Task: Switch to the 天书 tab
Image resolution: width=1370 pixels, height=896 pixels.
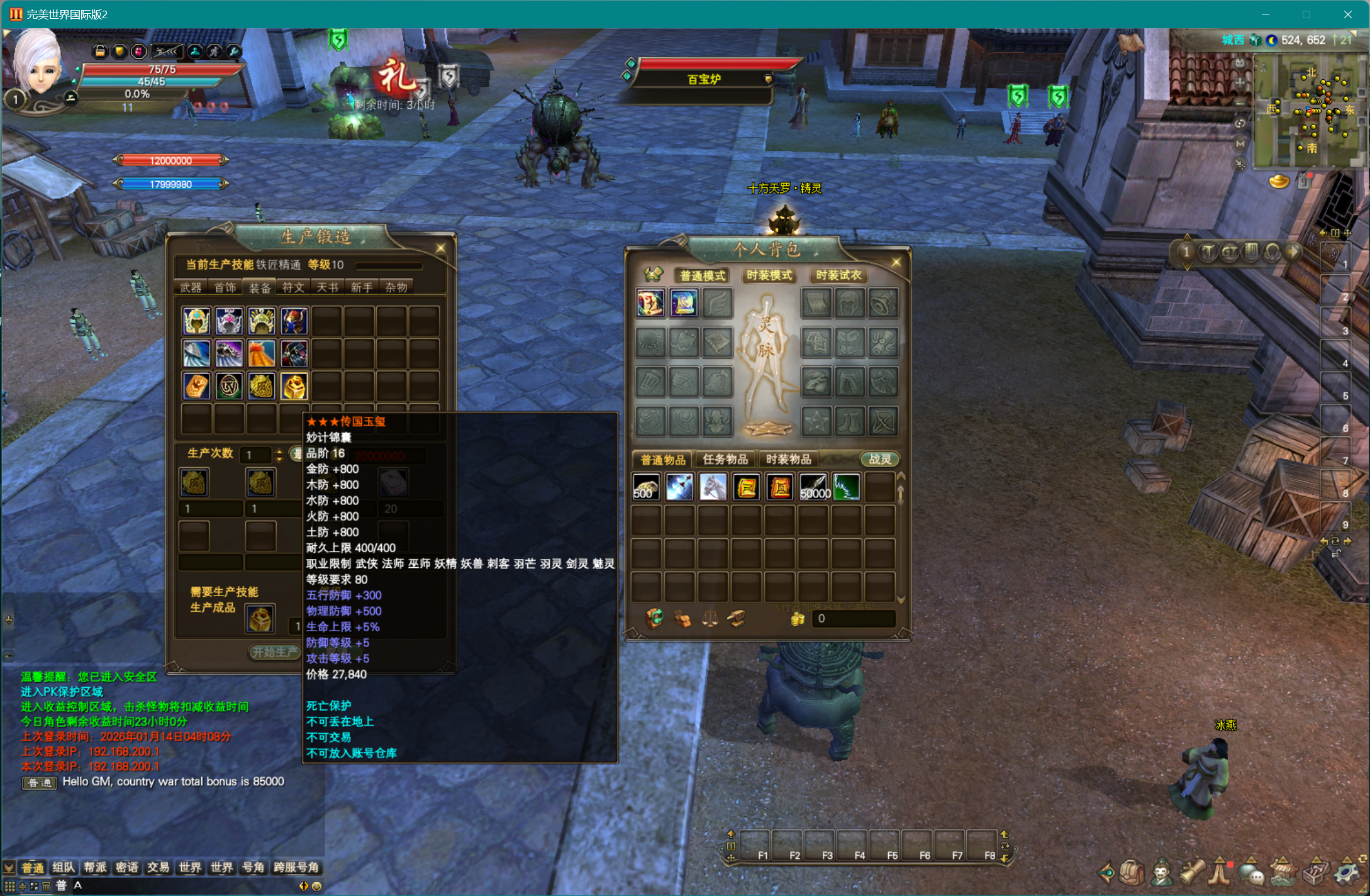Action: 327,287
